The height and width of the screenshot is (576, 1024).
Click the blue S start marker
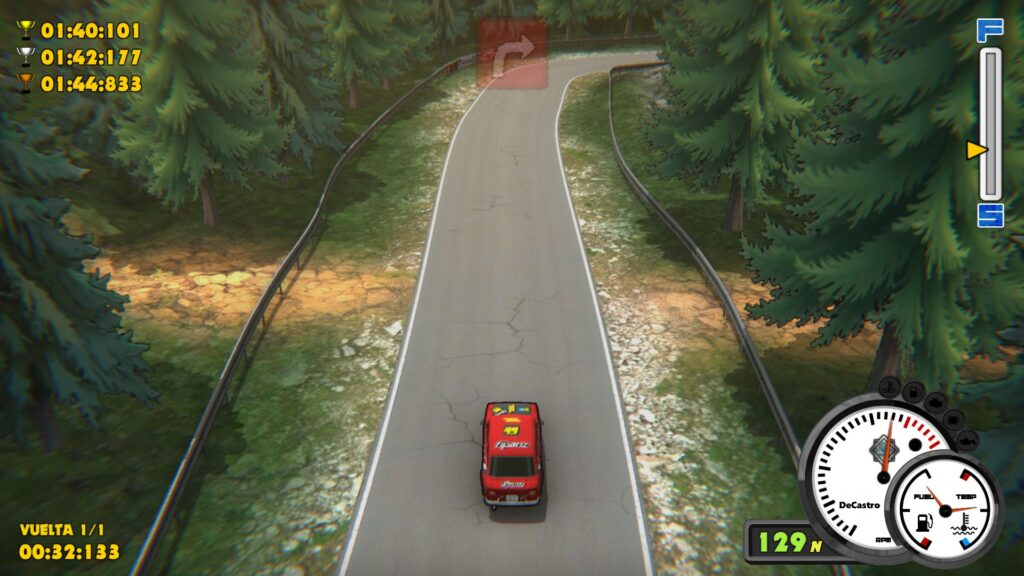coord(990,214)
